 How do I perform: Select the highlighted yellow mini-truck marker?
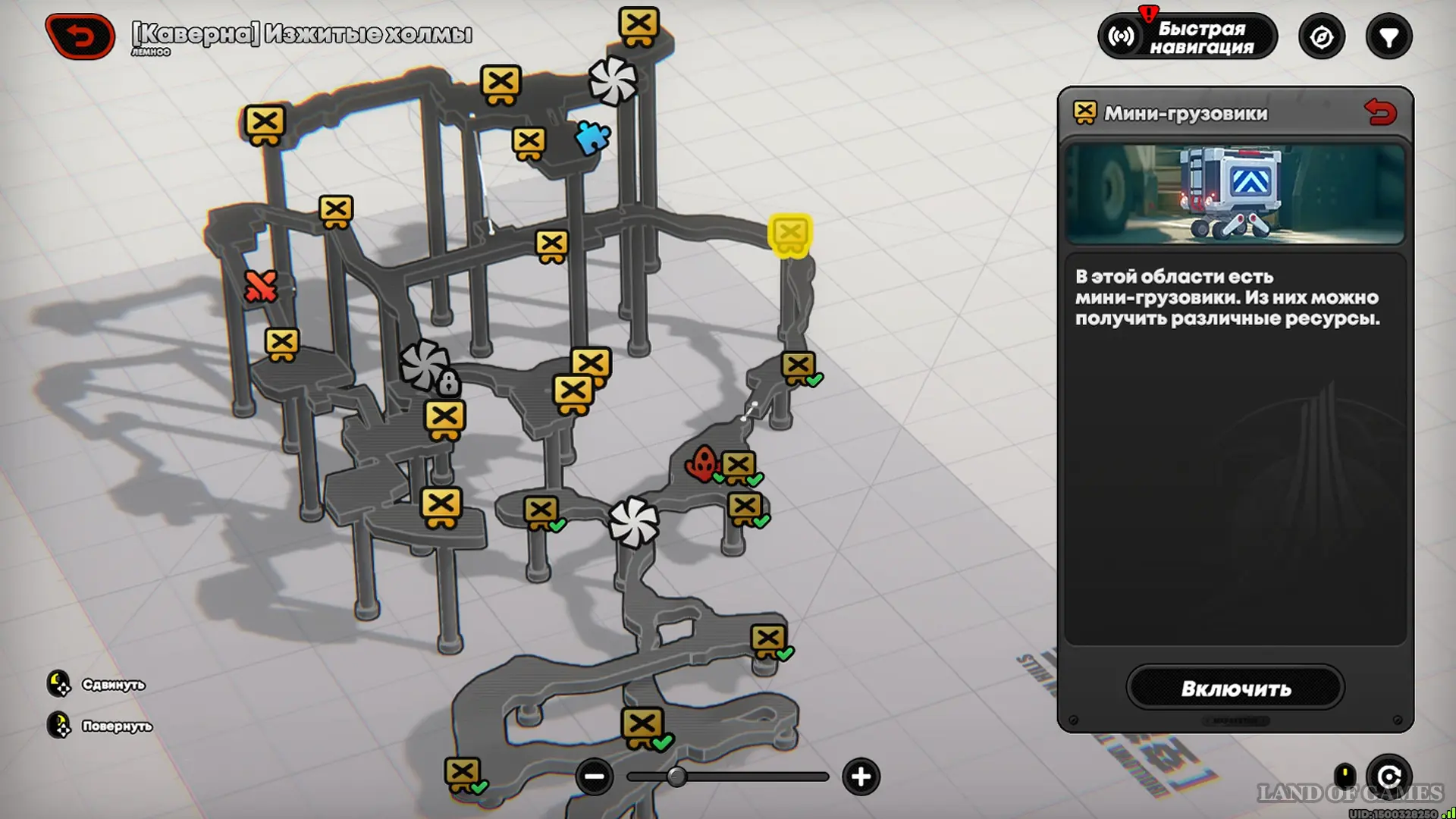click(x=790, y=234)
